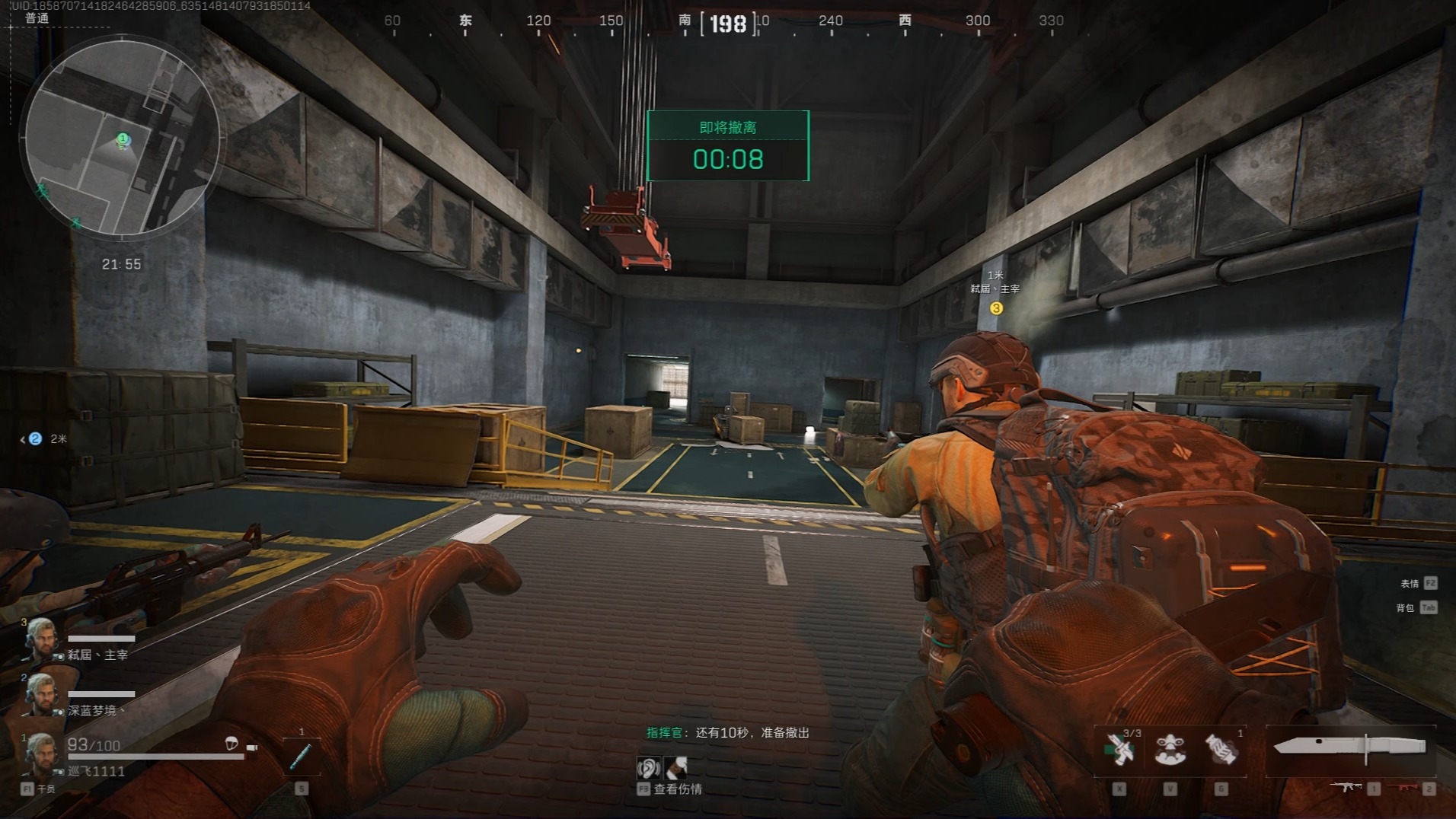Open the 表情 emote label
Screen dimensions: 1456x819
point(1409,584)
